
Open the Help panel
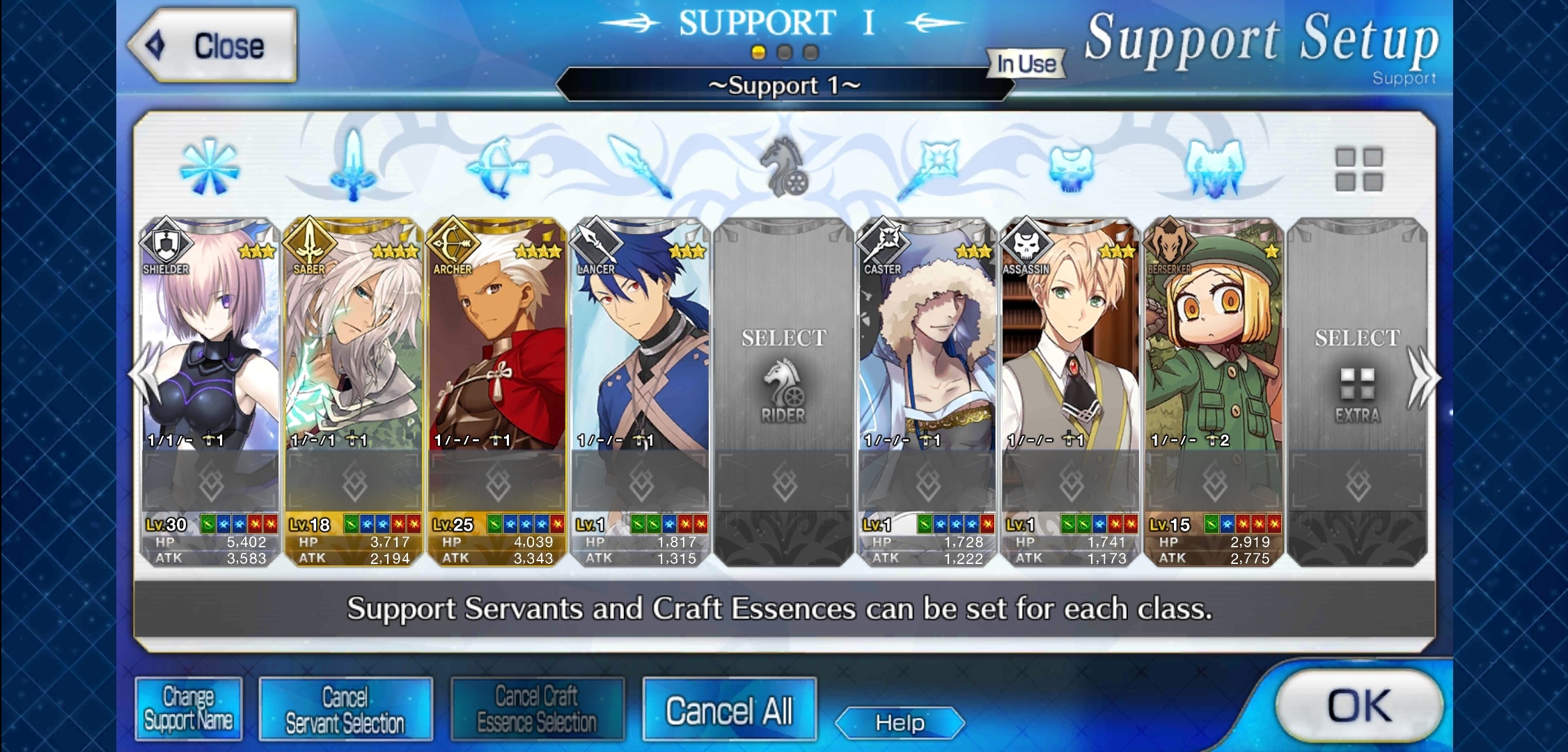pyautogui.click(x=900, y=723)
